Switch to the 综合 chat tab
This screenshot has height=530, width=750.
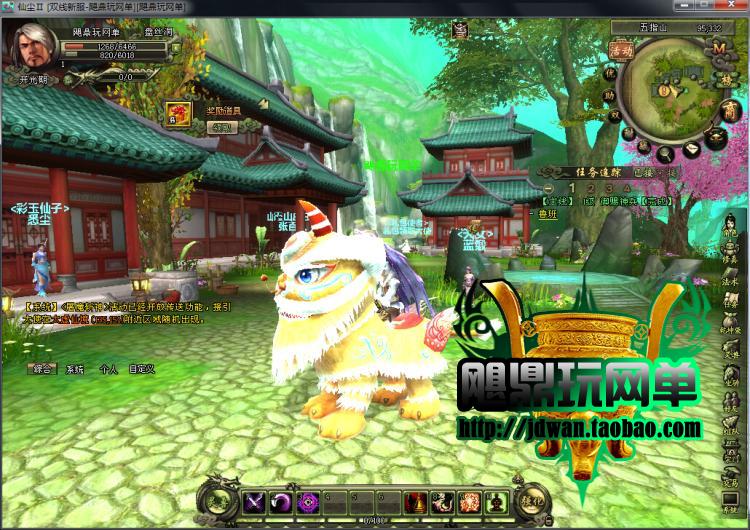[x=43, y=369]
